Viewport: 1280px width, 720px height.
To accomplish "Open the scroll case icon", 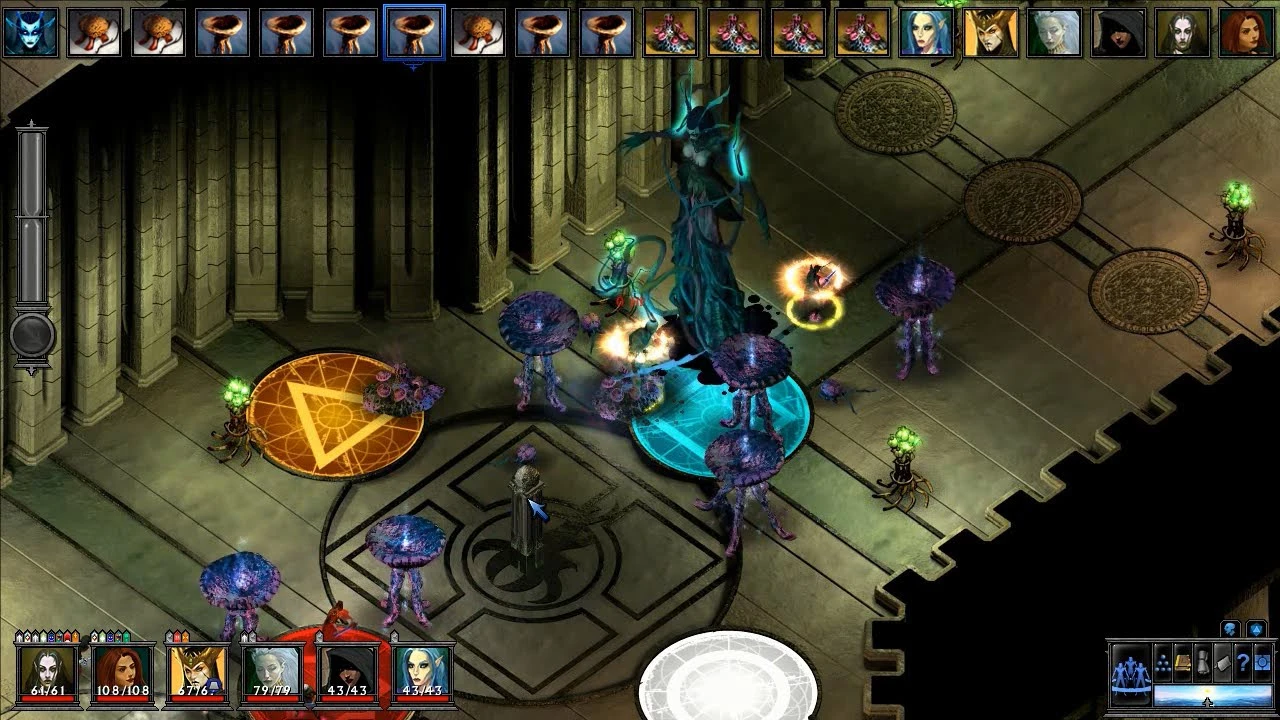I will click(1203, 662).
